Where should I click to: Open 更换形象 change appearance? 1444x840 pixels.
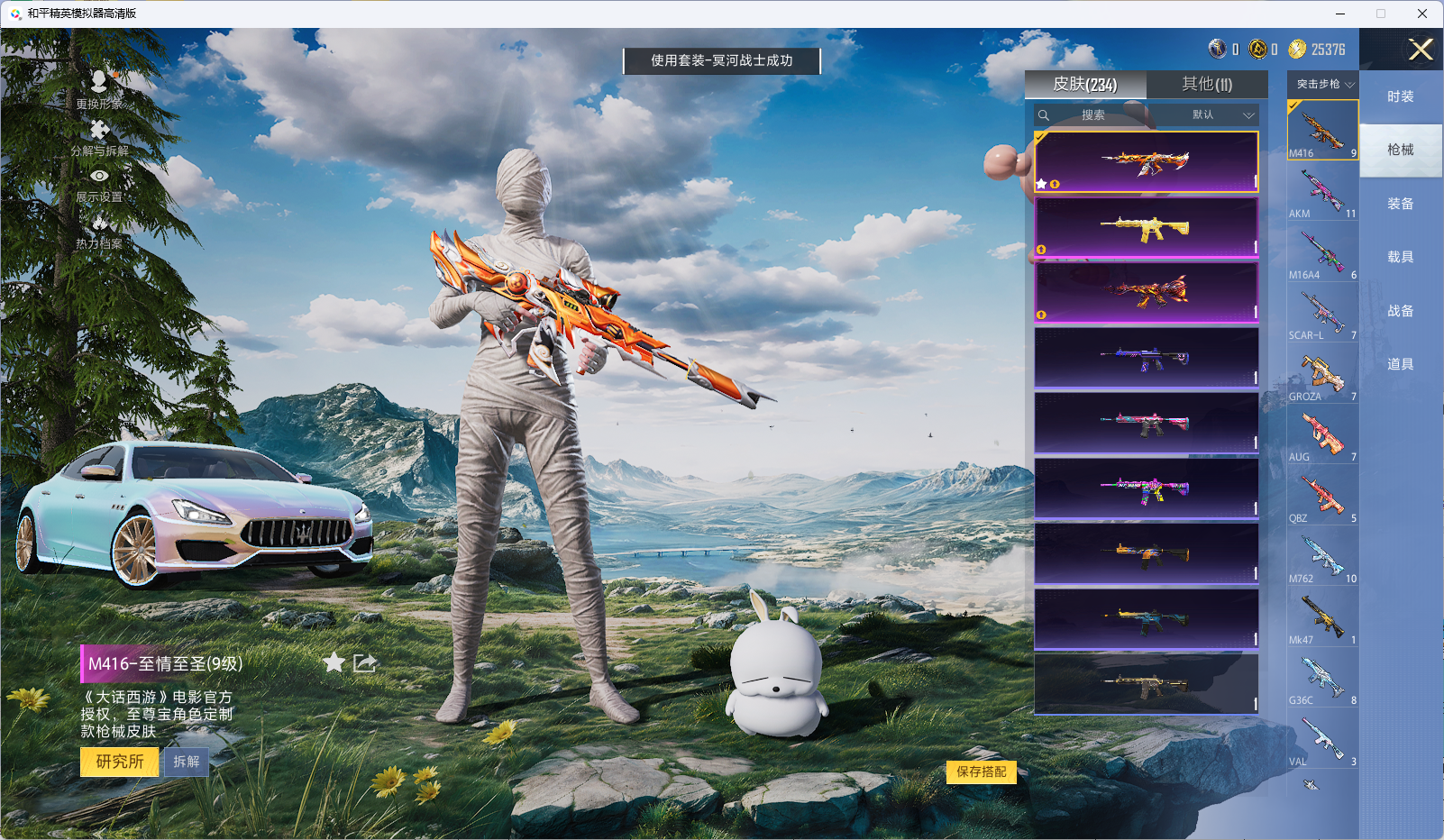pyautogui.click(x=99, y=90)
